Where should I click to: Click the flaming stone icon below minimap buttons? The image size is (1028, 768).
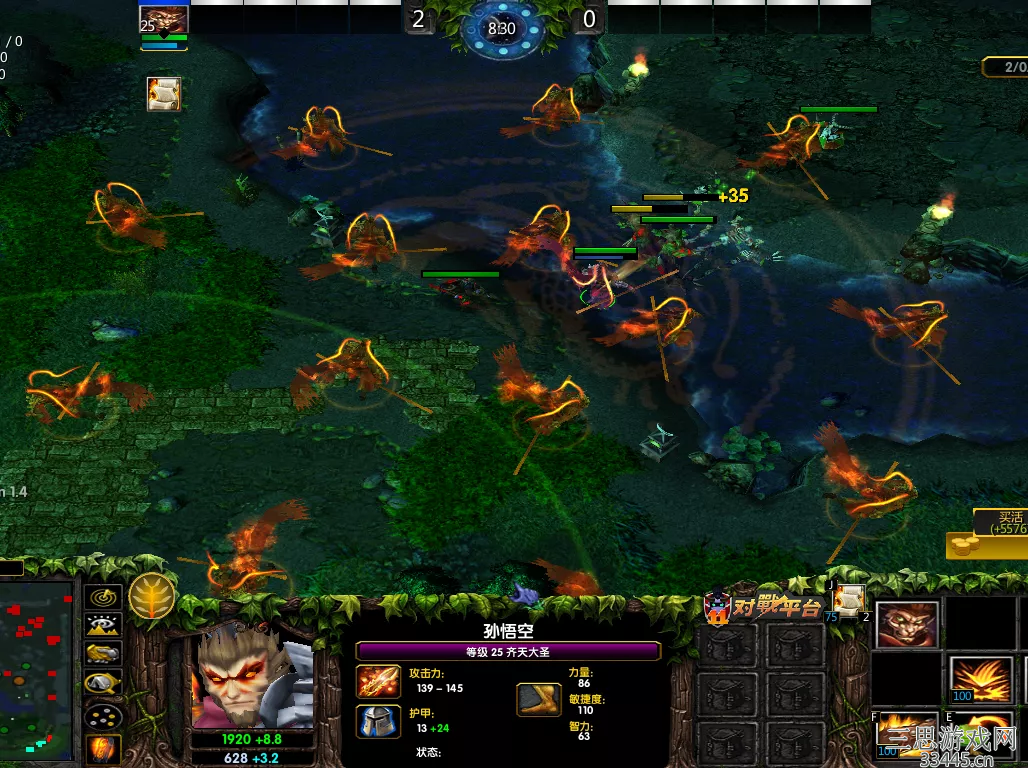pyautogui.click(x=103, y=748)
